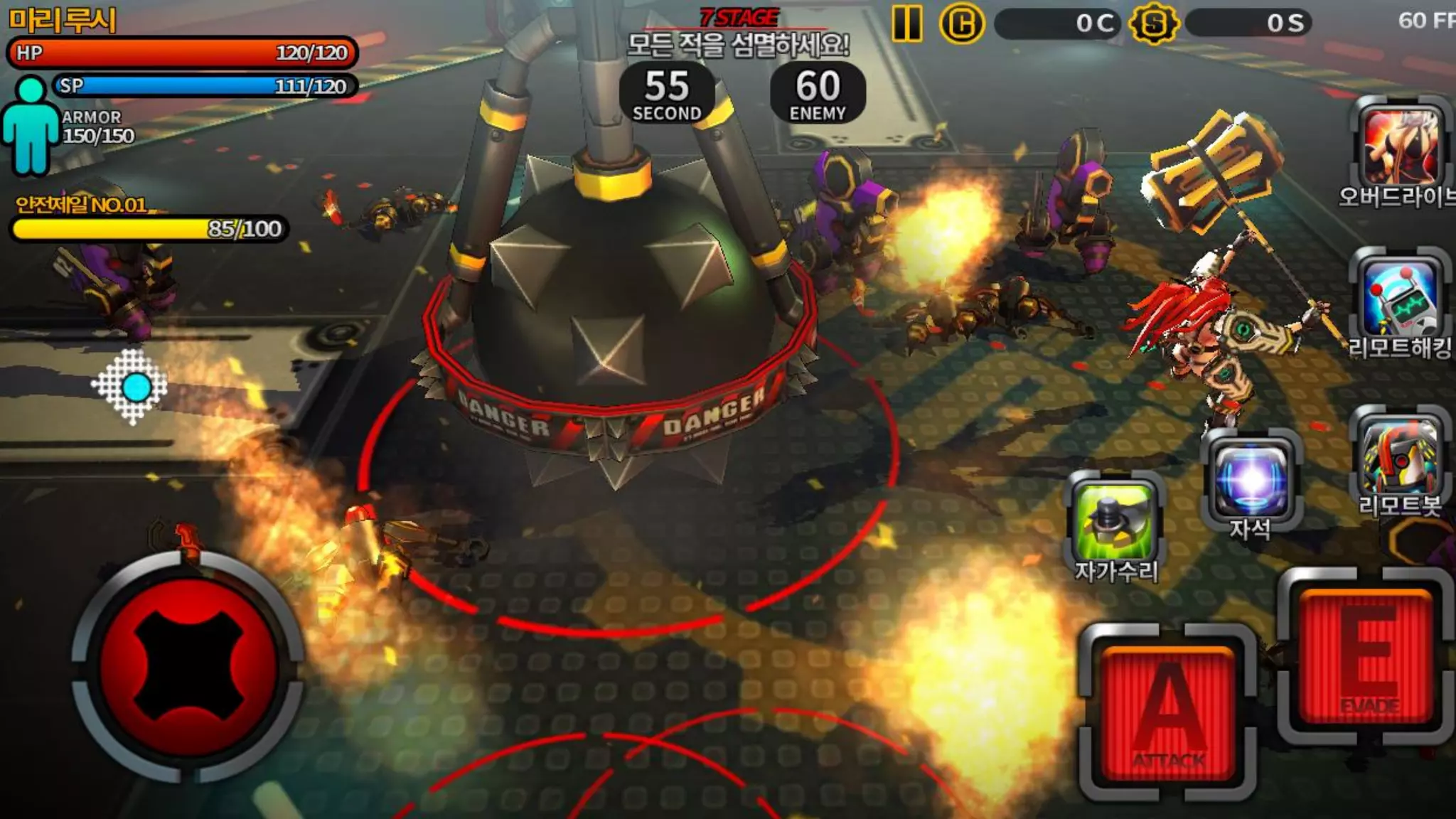Screen dimensions: 1456x819
Task: Pause the game with the pause button
Action: pos(907,23)
